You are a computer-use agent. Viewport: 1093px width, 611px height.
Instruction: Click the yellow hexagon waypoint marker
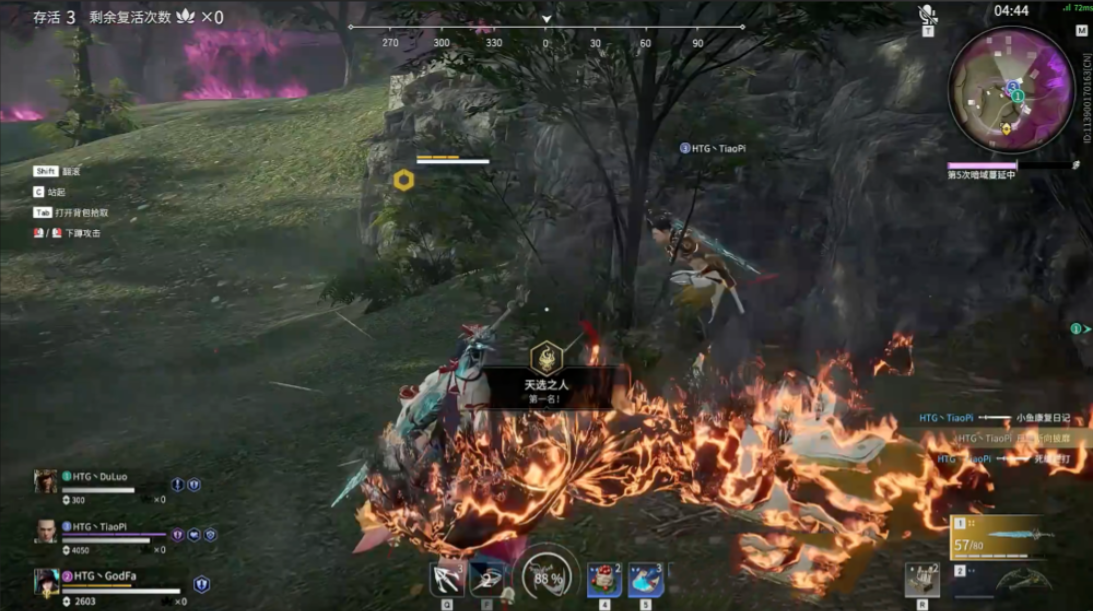point(403,180)
